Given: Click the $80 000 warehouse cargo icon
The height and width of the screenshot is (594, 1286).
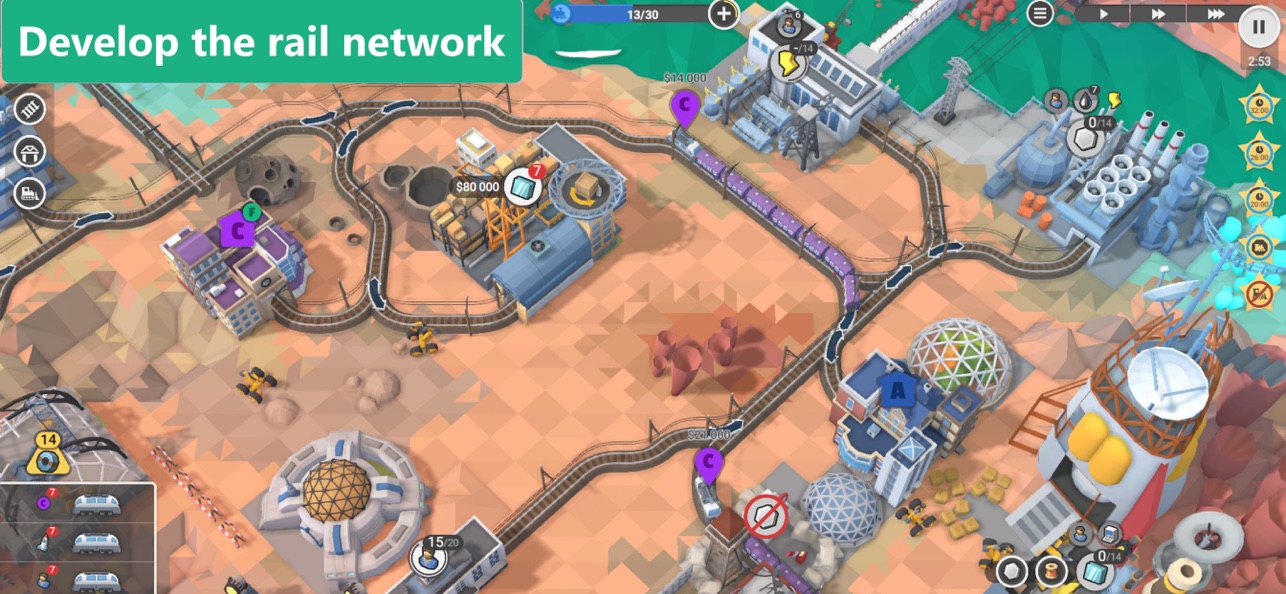Looking at the screenshot, I should [x=522, y=187].
